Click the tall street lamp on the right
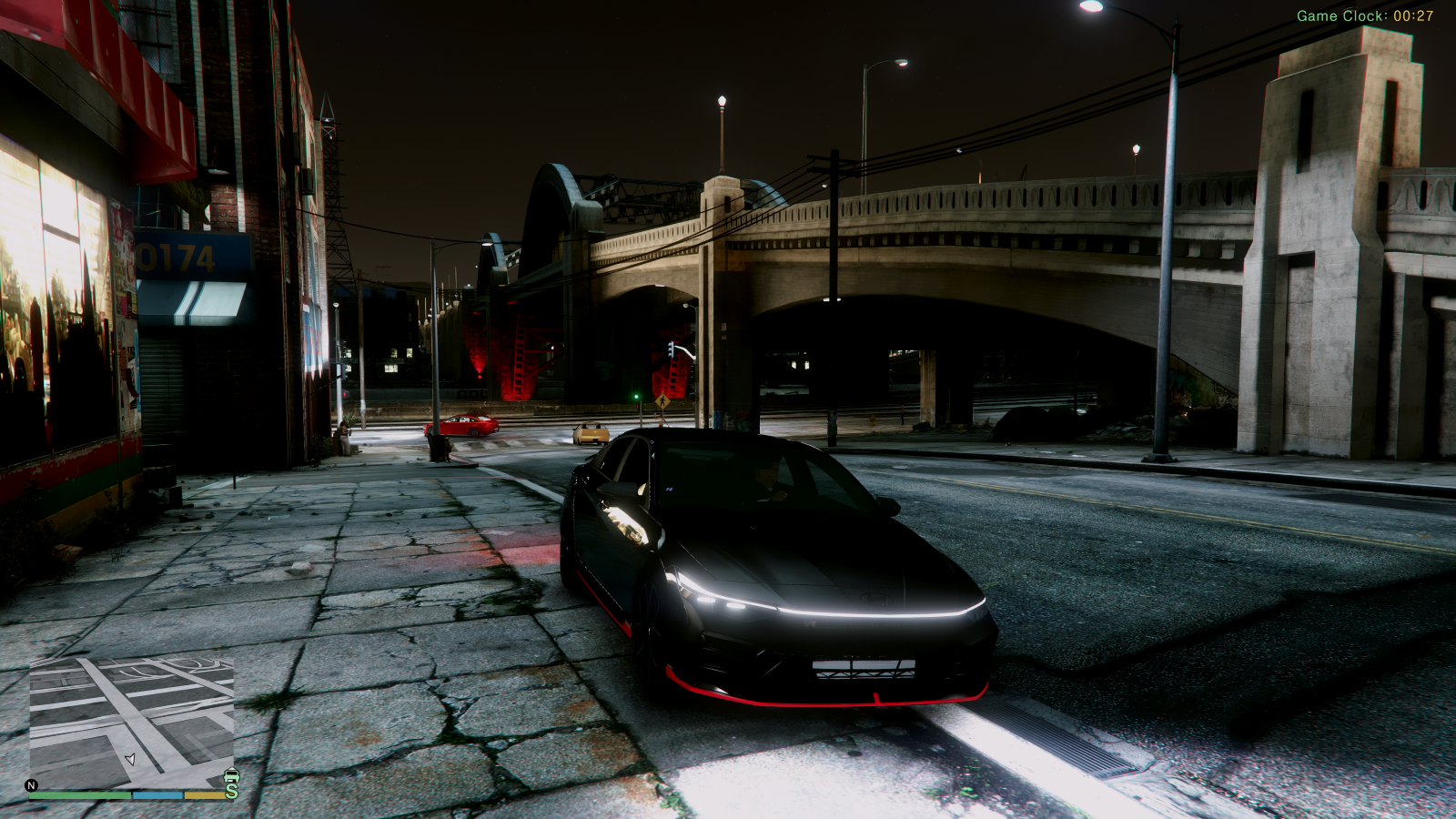The width and height of the screenshot is (1456, 819). [x=1168, y=273]
